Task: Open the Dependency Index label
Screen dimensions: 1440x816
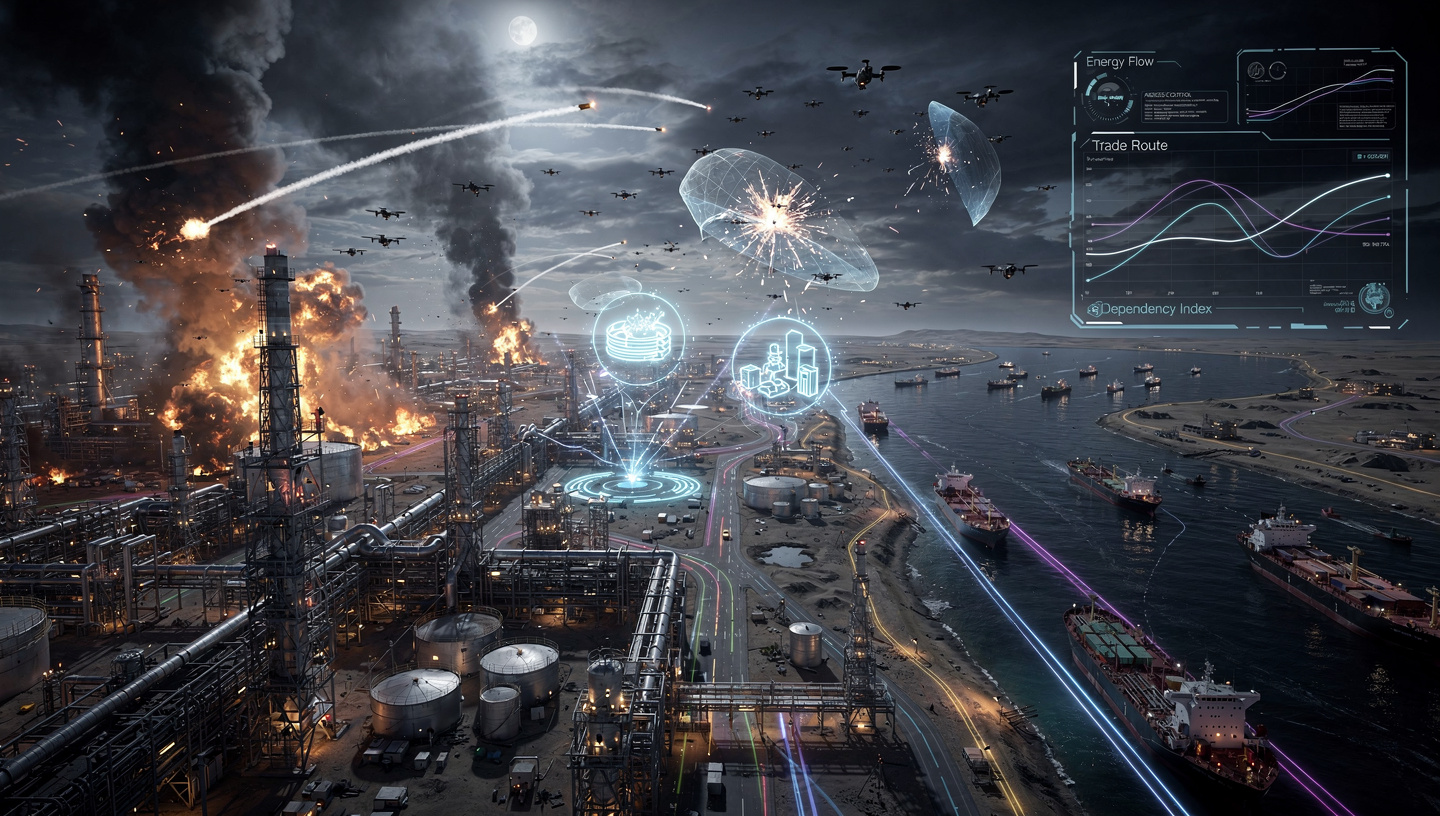Action: 1149,309
